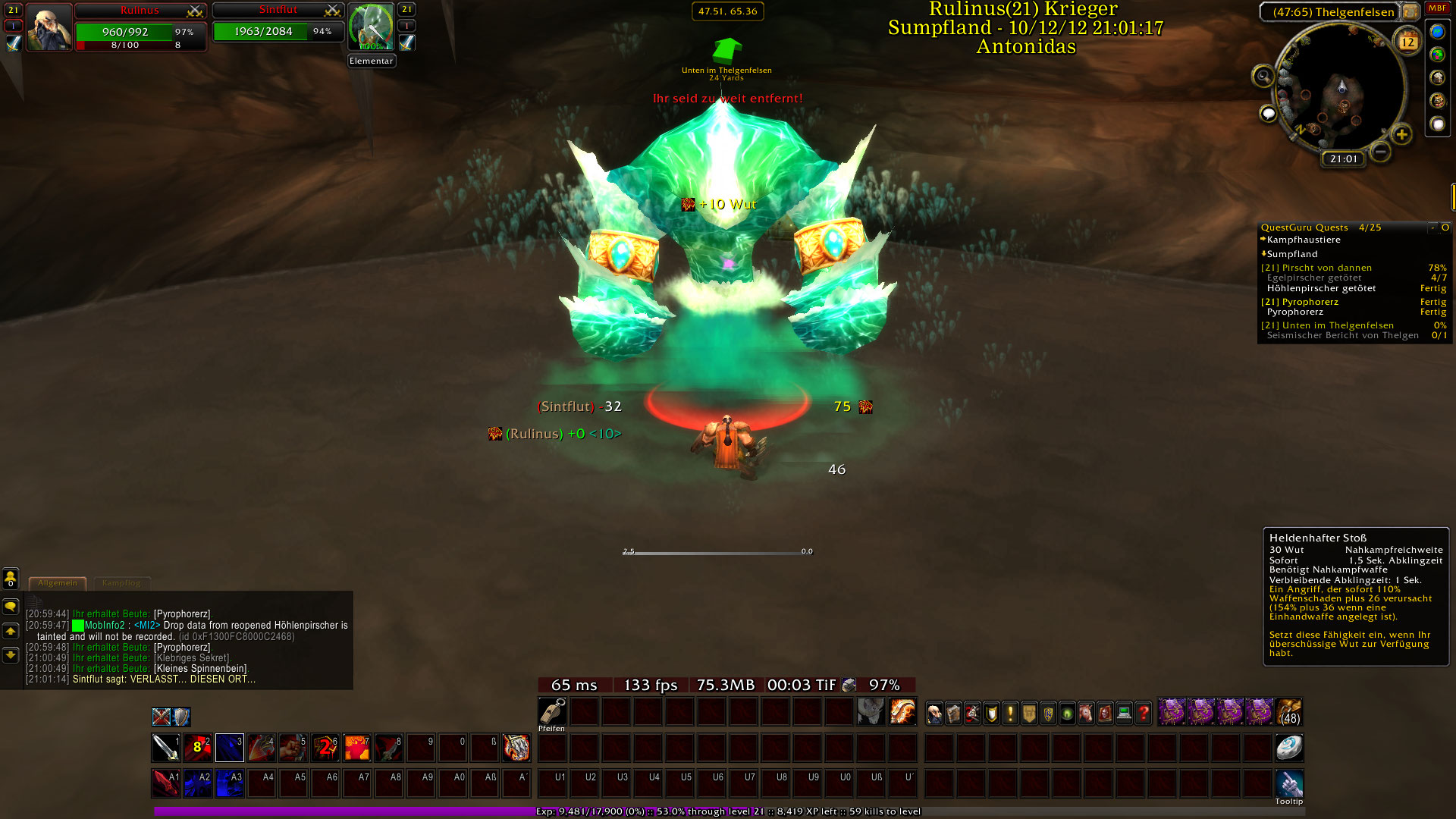The image size is (1456, 819).
Task: Select the Allgemein chat tab
Action: point(58,583)
